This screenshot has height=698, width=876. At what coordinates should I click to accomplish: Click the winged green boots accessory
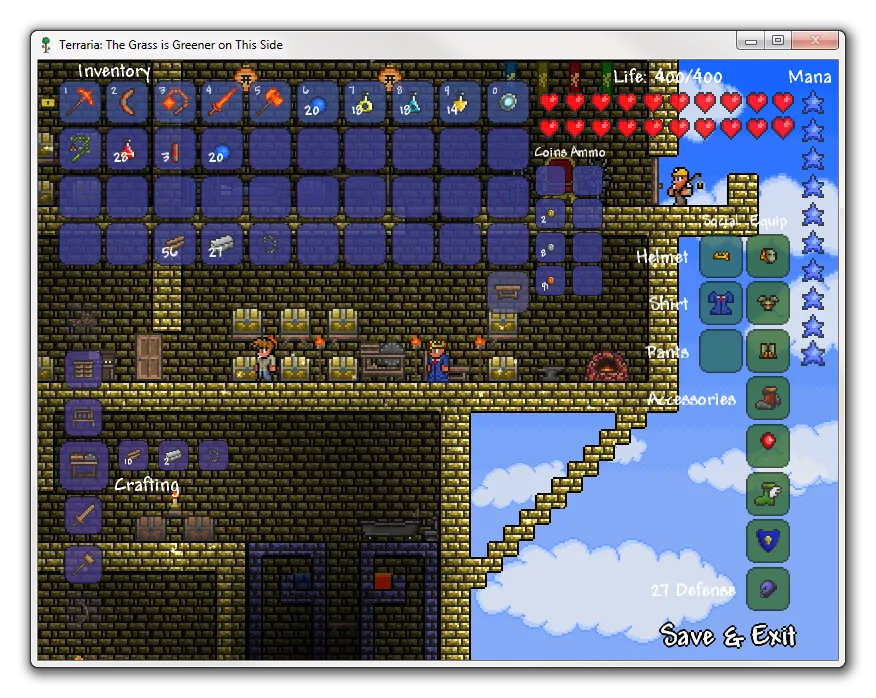768,493
